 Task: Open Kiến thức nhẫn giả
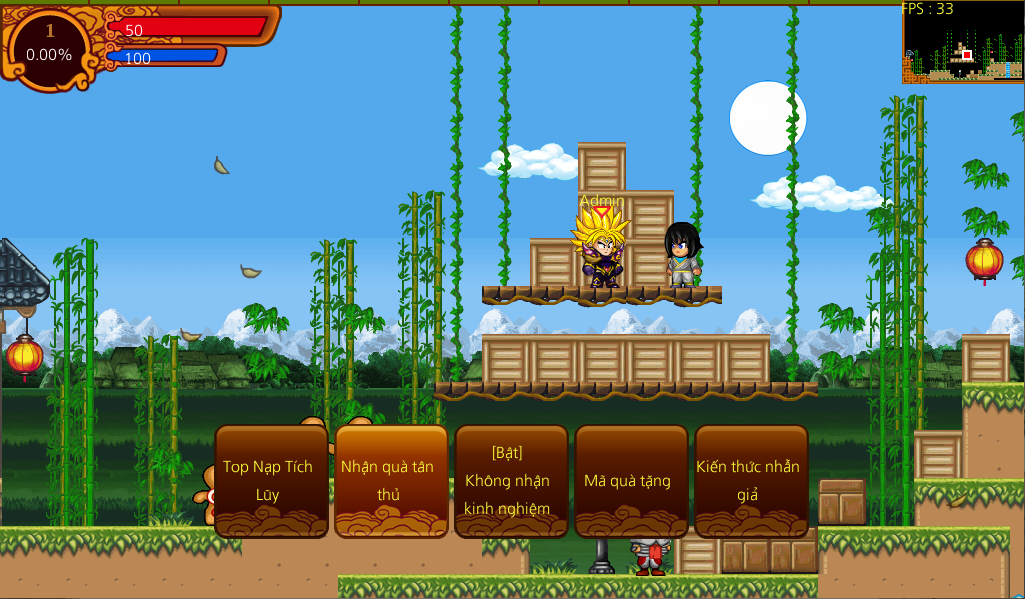751,481
